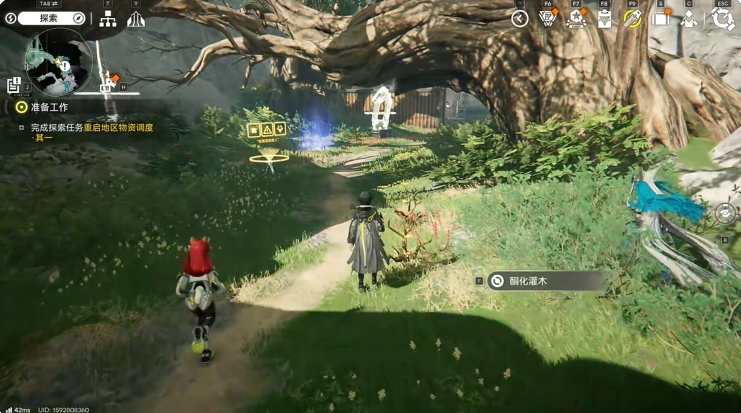Screen dimensions: 741x413
Task: Select the 准备工作 quest tracker
Action: point(48,107)
